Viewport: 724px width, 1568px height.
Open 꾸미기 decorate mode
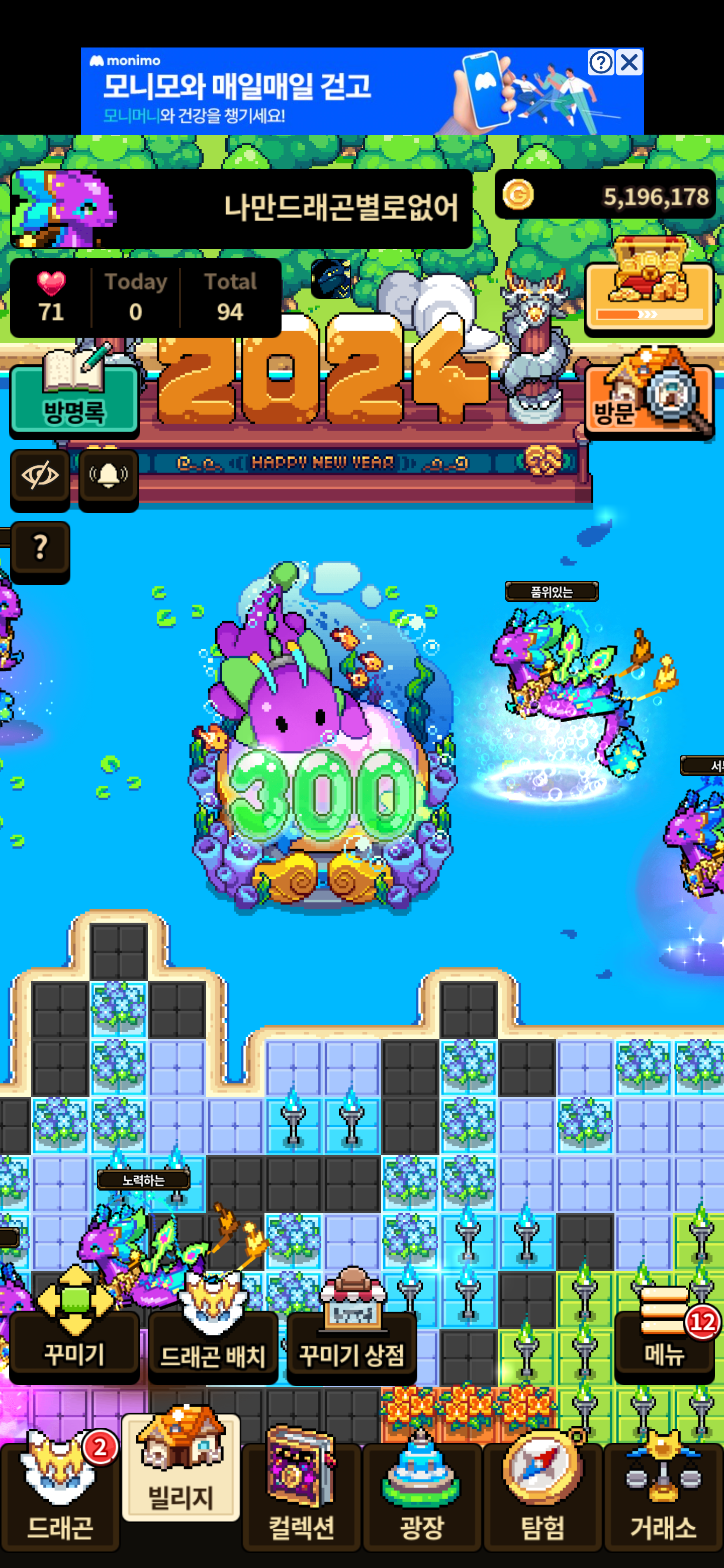click(x=74, y=1343)
